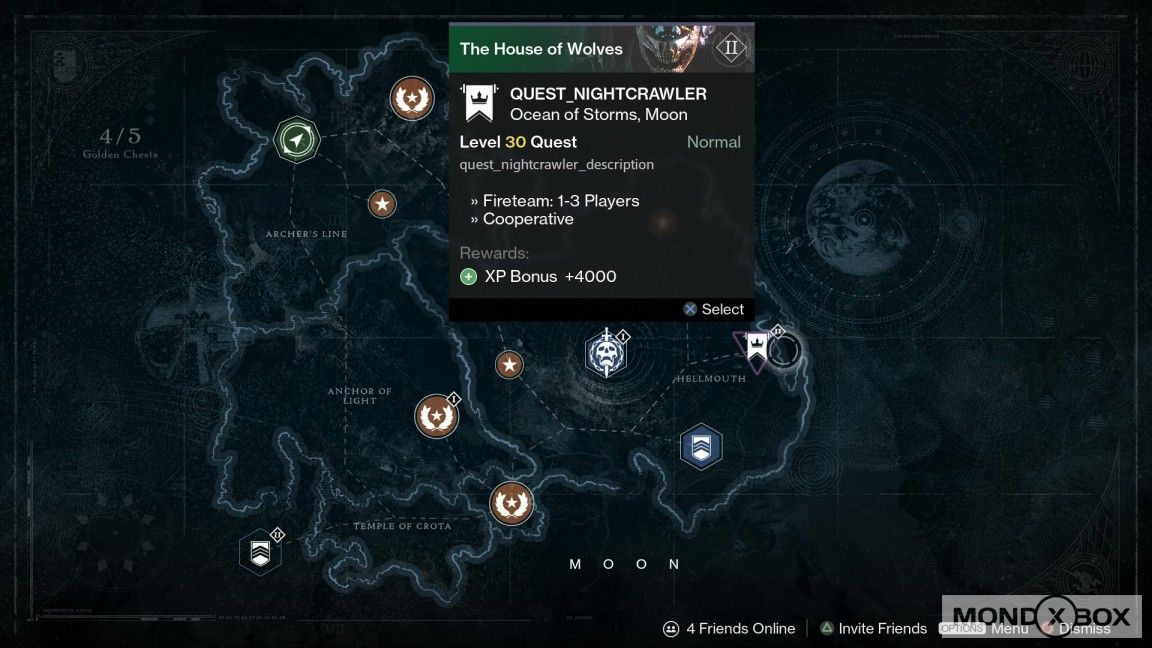Select the small star marker beside the strike skull
Screen dimensions: 1152x648
coord(510,364)
